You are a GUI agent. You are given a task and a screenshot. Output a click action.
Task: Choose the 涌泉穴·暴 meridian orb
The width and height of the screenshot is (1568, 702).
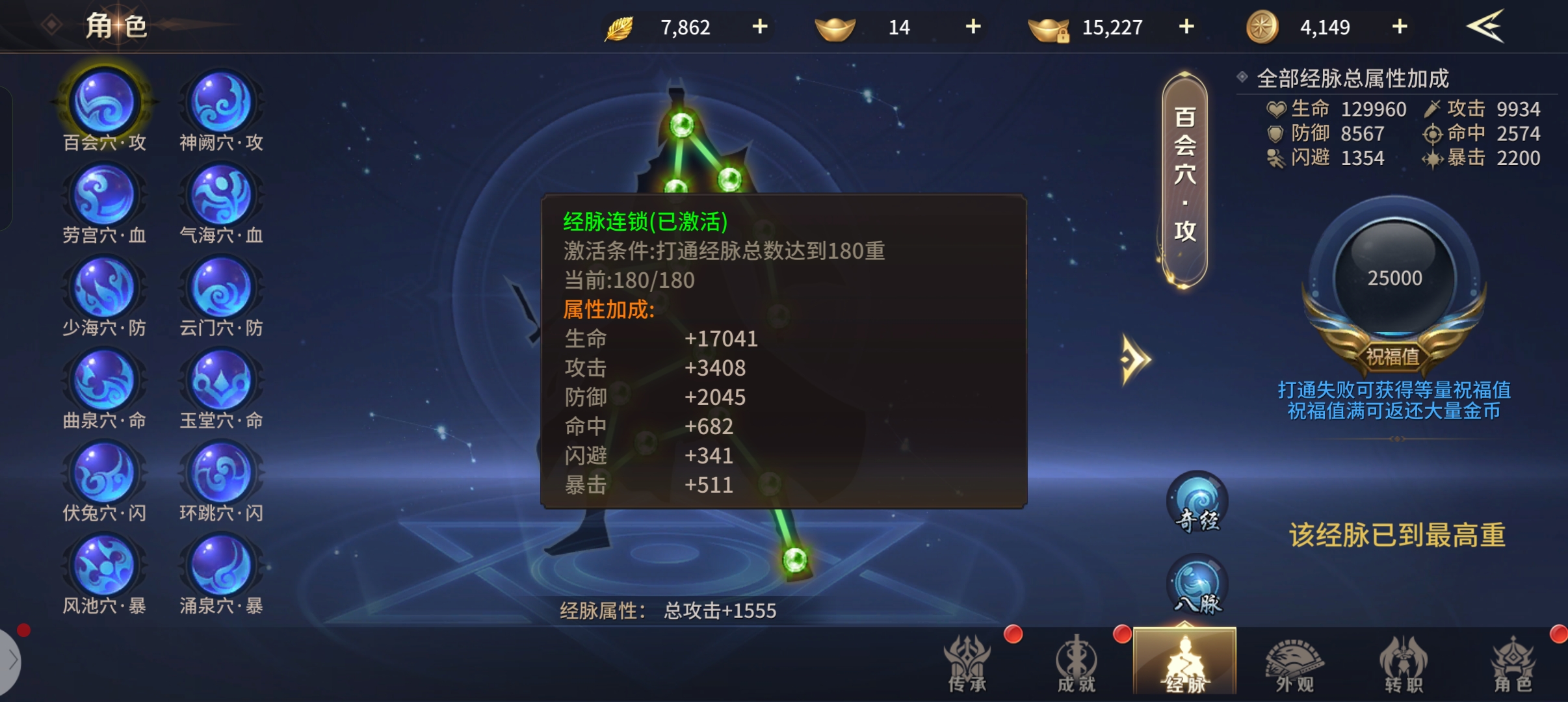221,567
